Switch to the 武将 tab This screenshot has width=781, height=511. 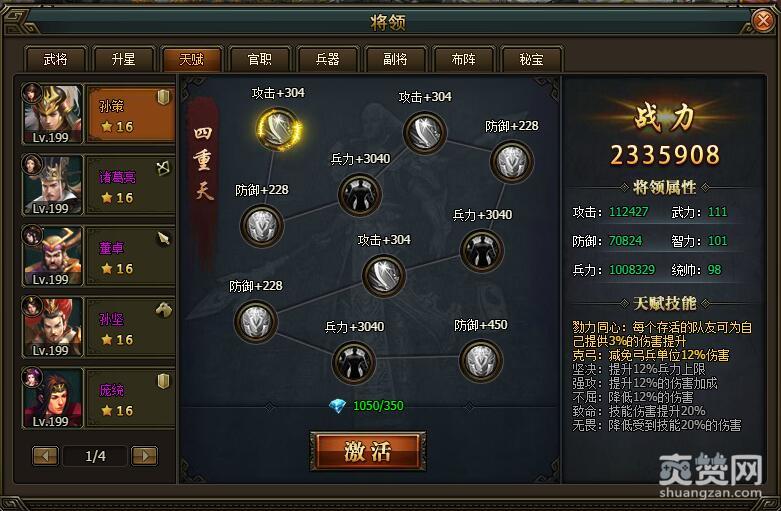coord(56,59)
